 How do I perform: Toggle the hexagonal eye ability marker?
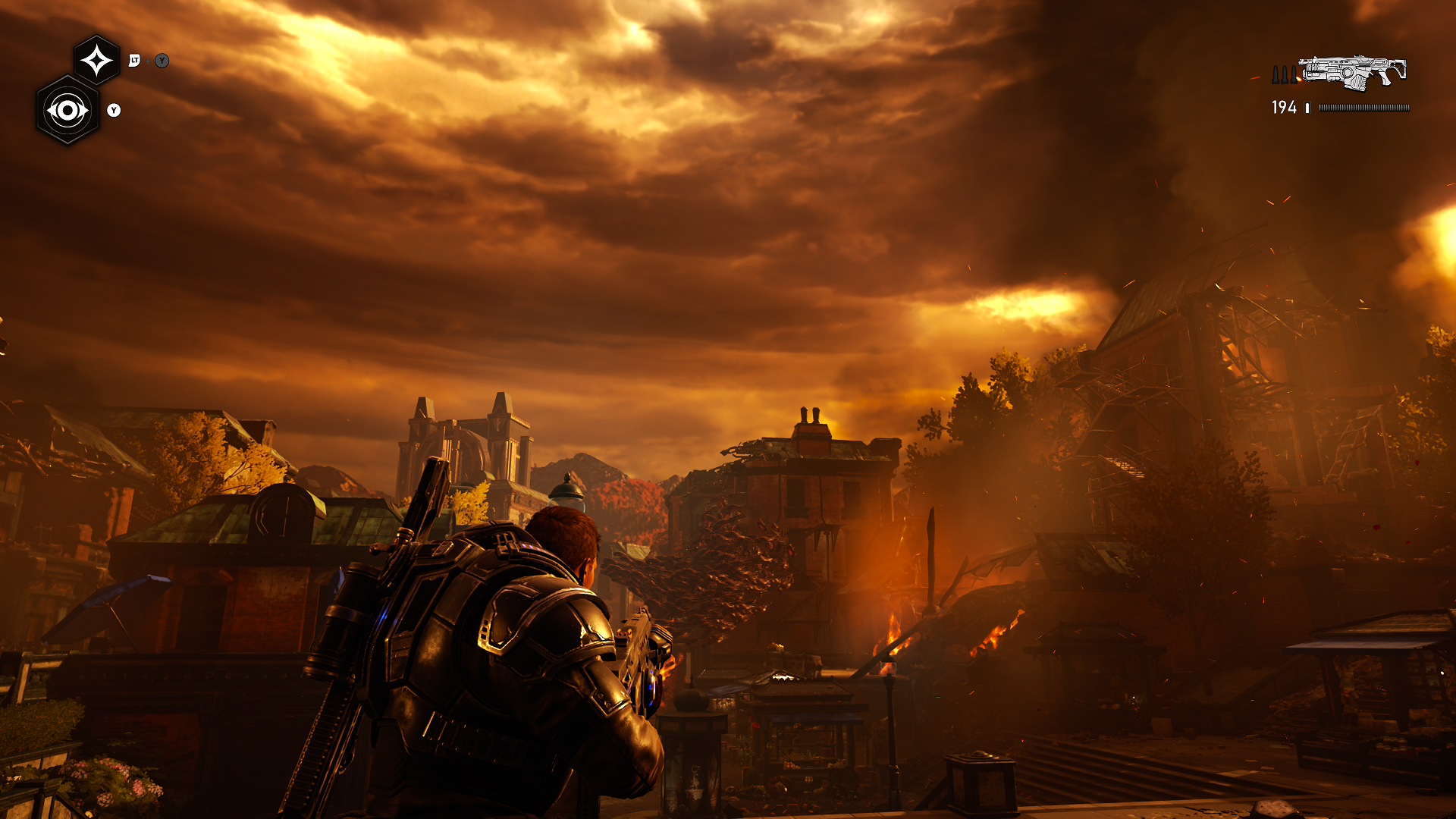pos(68,110)
